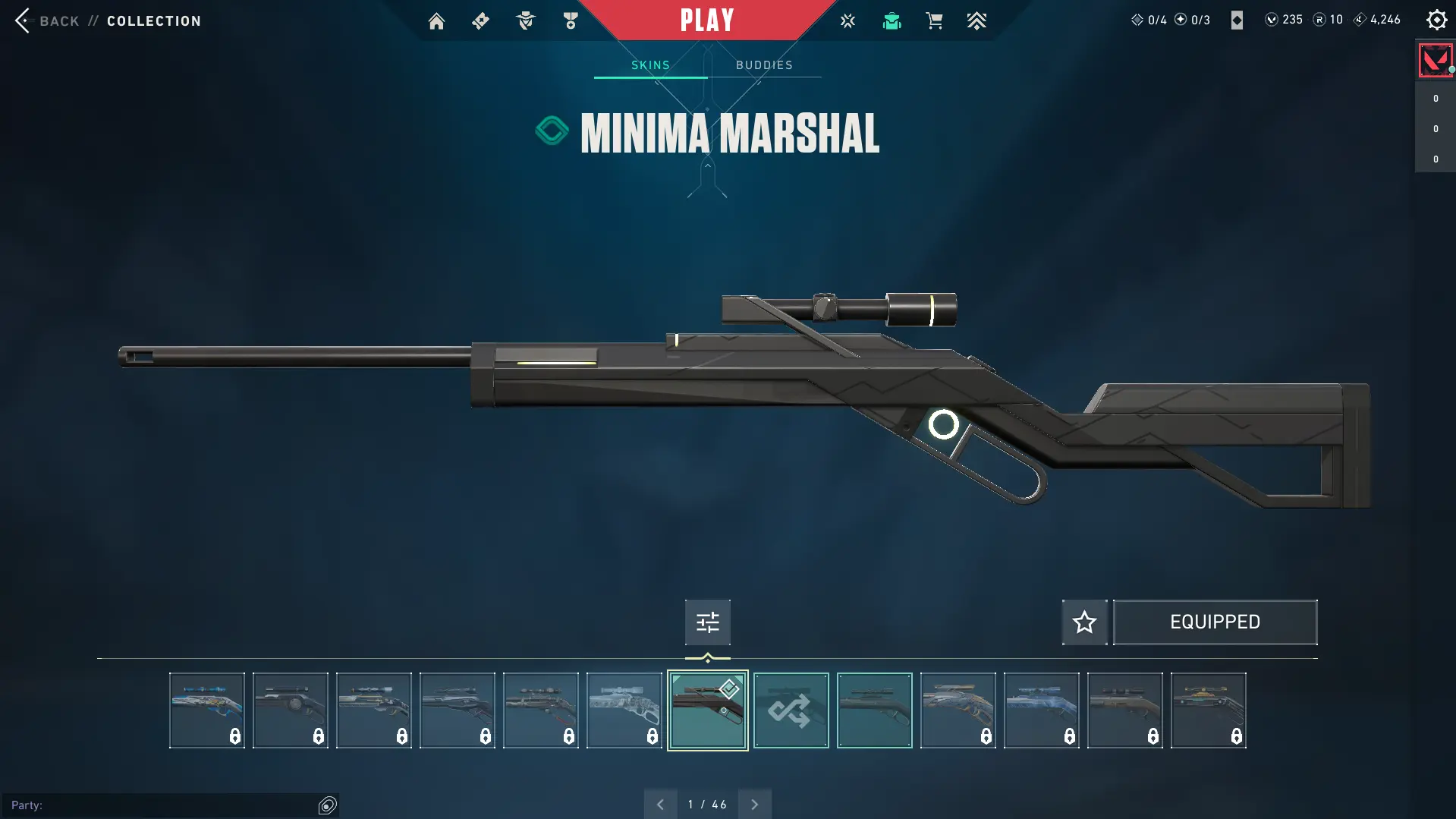Open the party chat input box
Image resolution: width=1456 pixels, height=819 pixels.
(x=163, y=805)
